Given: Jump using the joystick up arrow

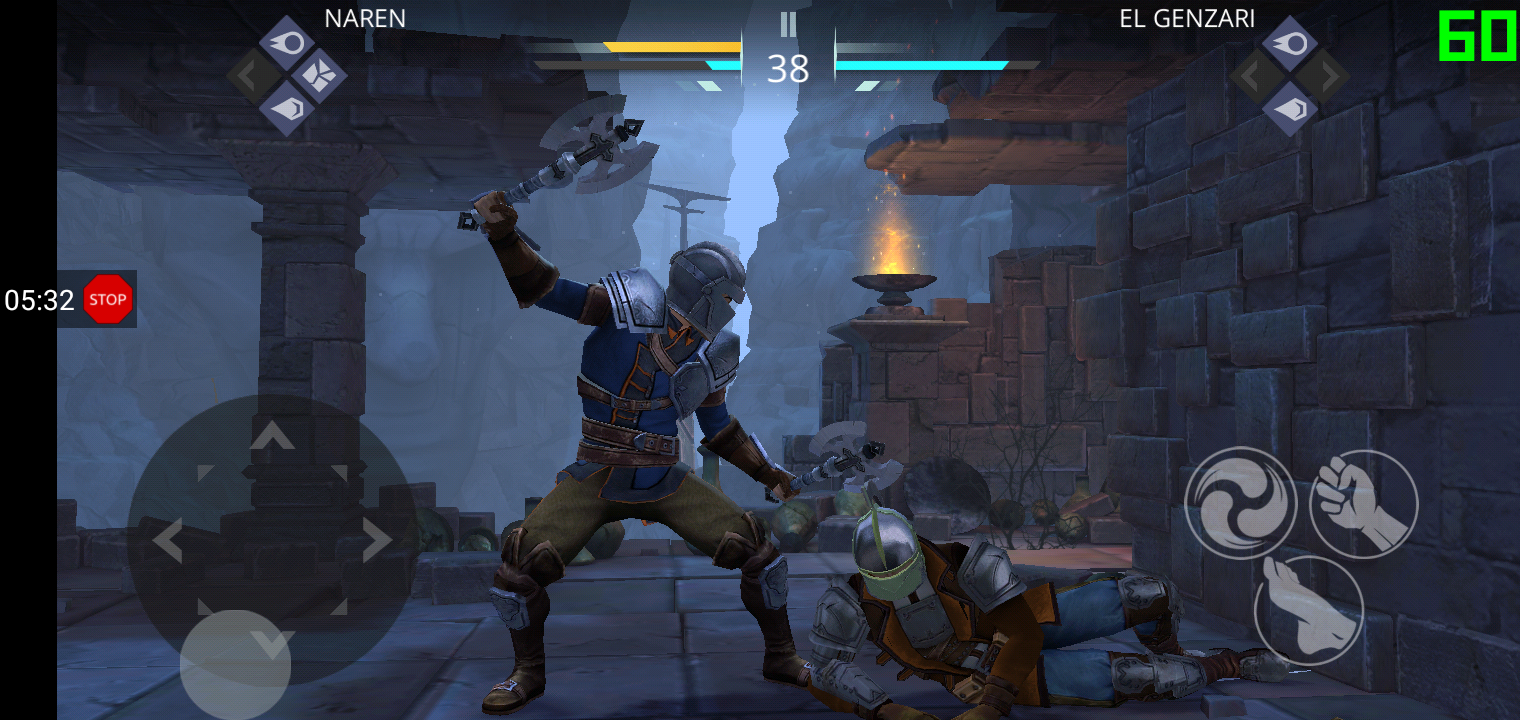Looking at the screenshot, I should pos(272,435).
